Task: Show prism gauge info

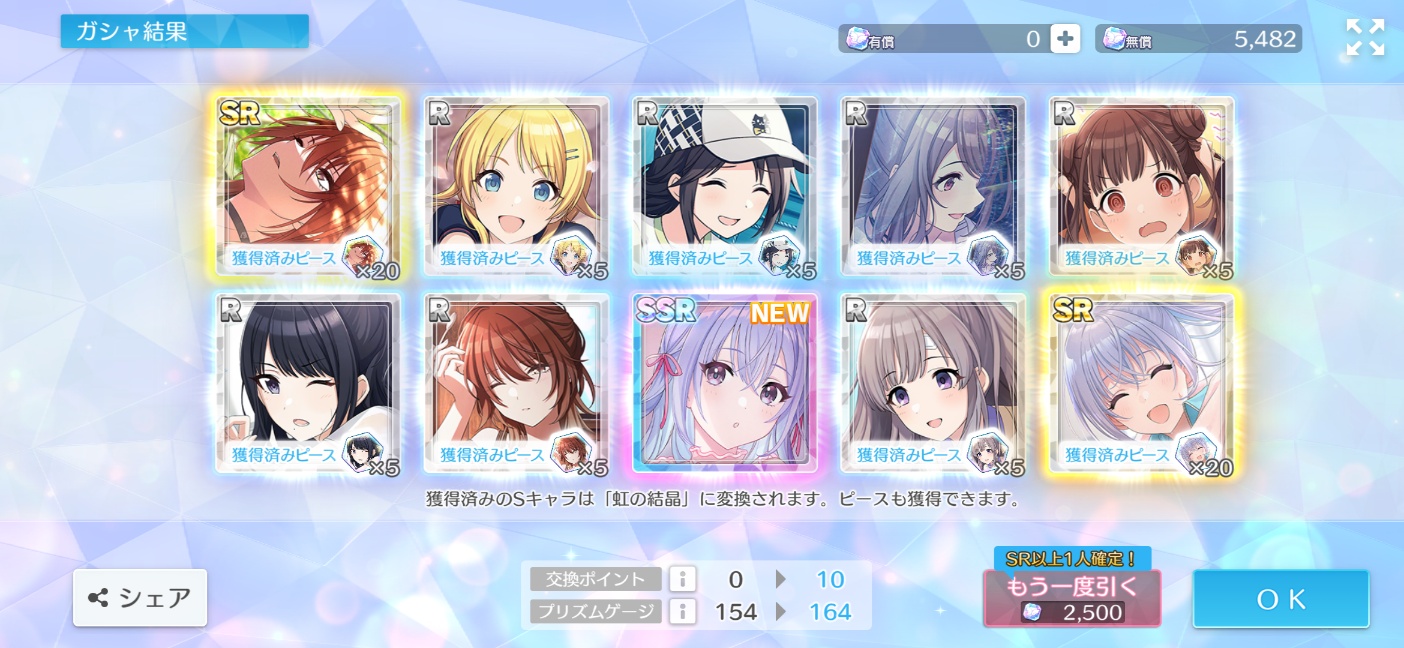Action: [683, 611]
